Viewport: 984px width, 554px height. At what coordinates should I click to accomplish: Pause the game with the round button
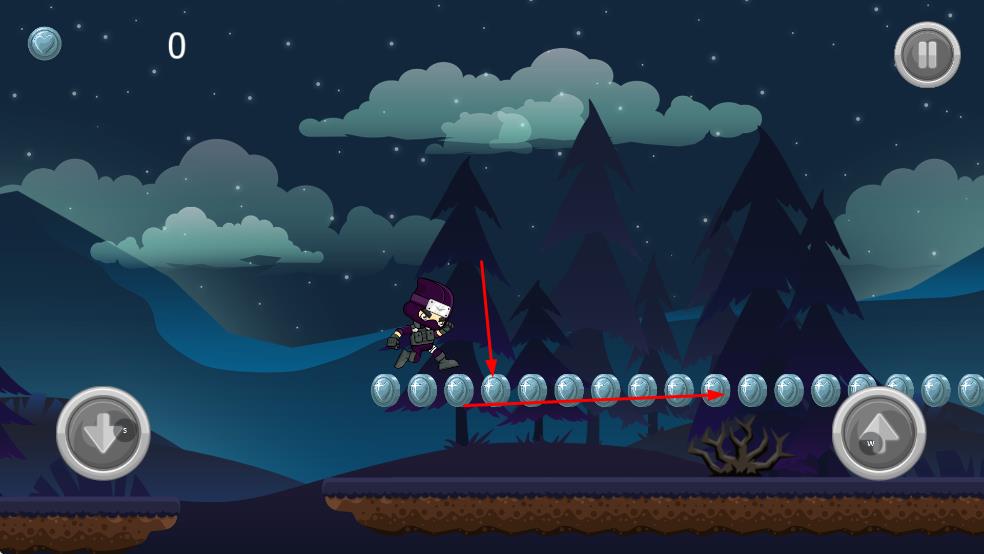(927, 54)
